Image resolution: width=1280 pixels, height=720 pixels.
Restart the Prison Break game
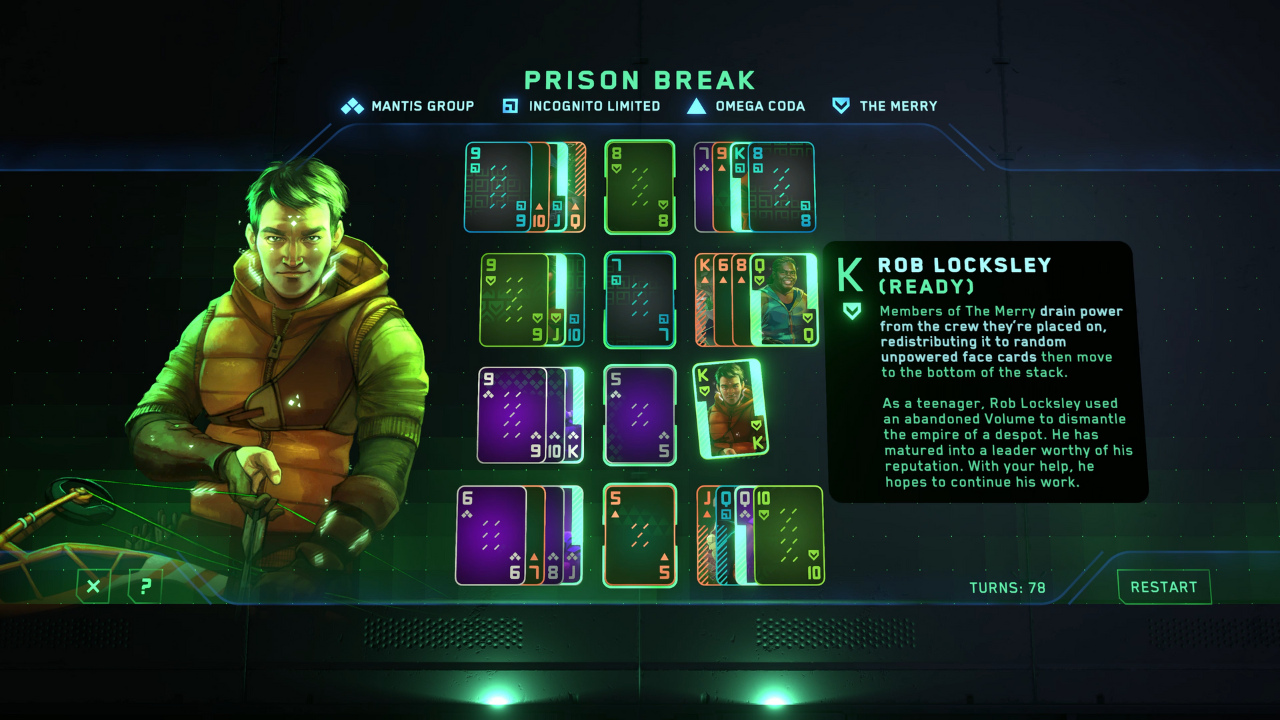1163,587
